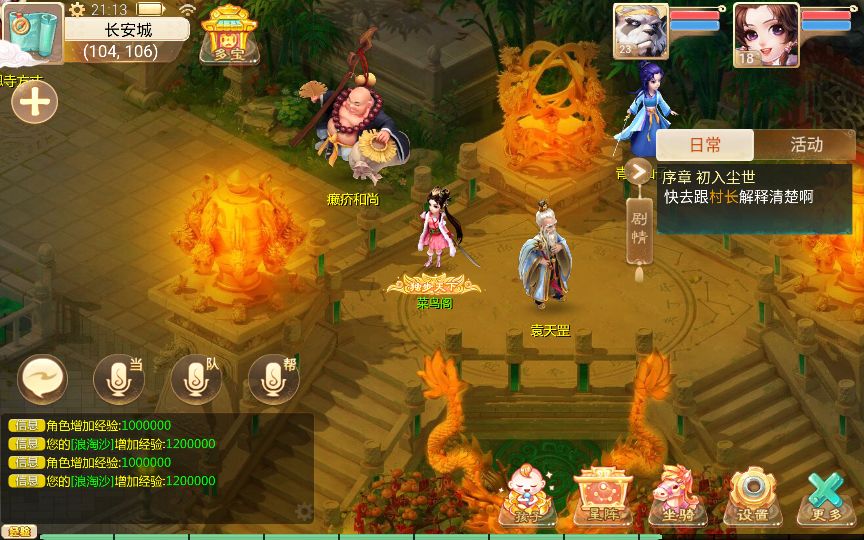Open the 孩子 child menu
Screen dimensions: 864x540
[x=529, y=497]
